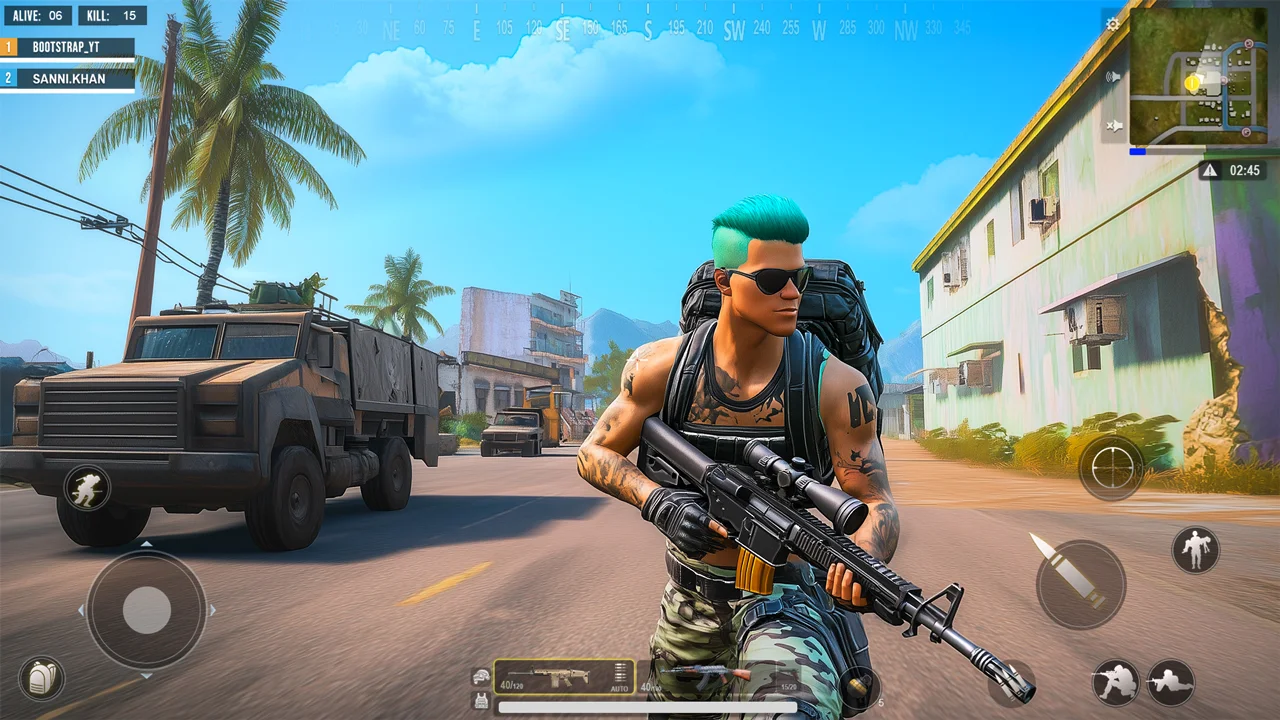Open the settings gear icon
Viewport: 1280px width, 720px height.
coord(1113,23)
